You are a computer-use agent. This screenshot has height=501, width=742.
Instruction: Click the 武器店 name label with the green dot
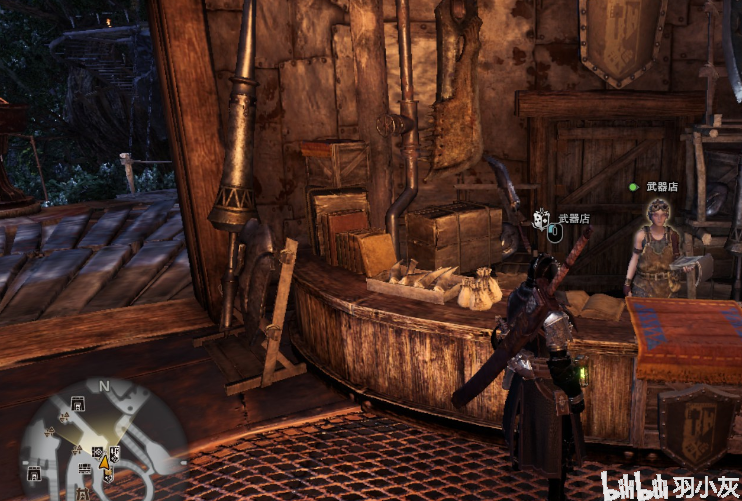tap(662, 187)
